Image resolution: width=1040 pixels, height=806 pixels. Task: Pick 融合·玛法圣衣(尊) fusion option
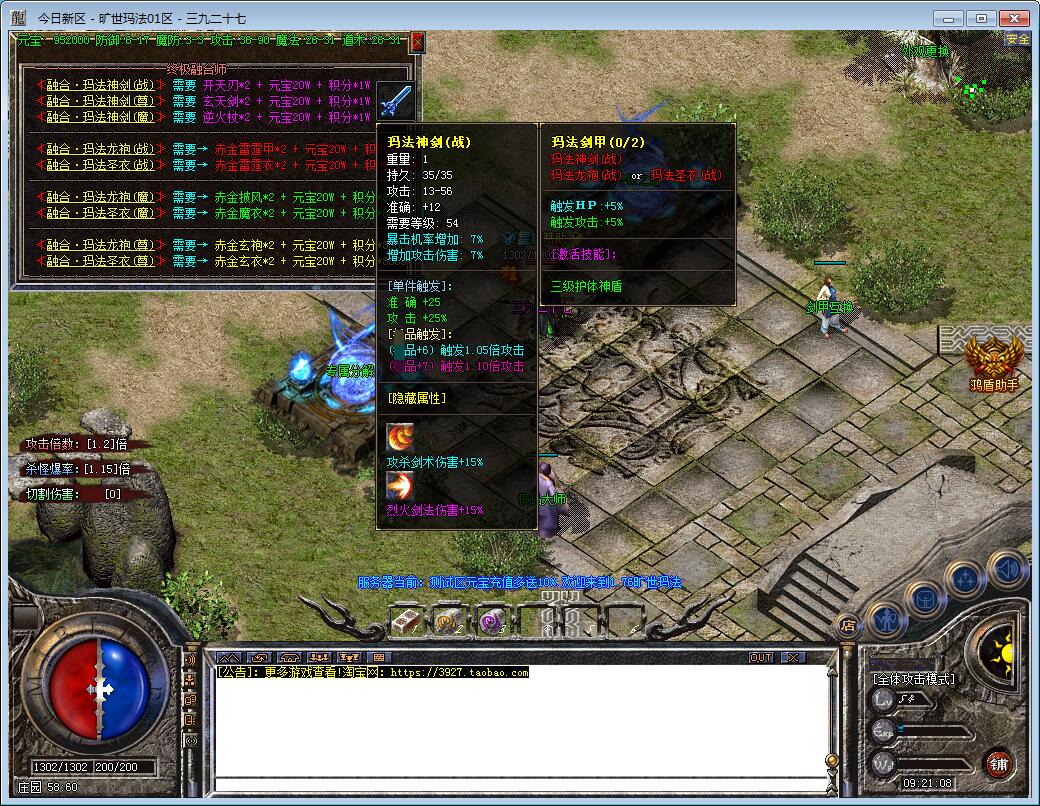coord(100,261)
